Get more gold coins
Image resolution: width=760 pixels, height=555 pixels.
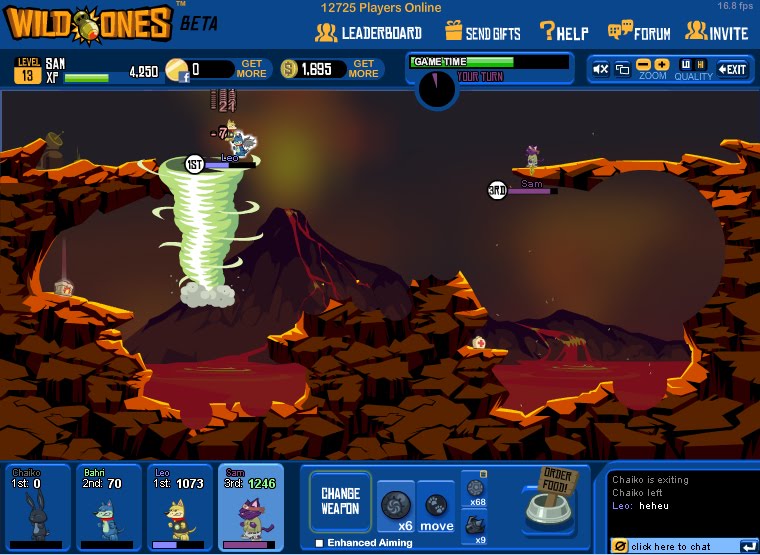click(364, 69)
